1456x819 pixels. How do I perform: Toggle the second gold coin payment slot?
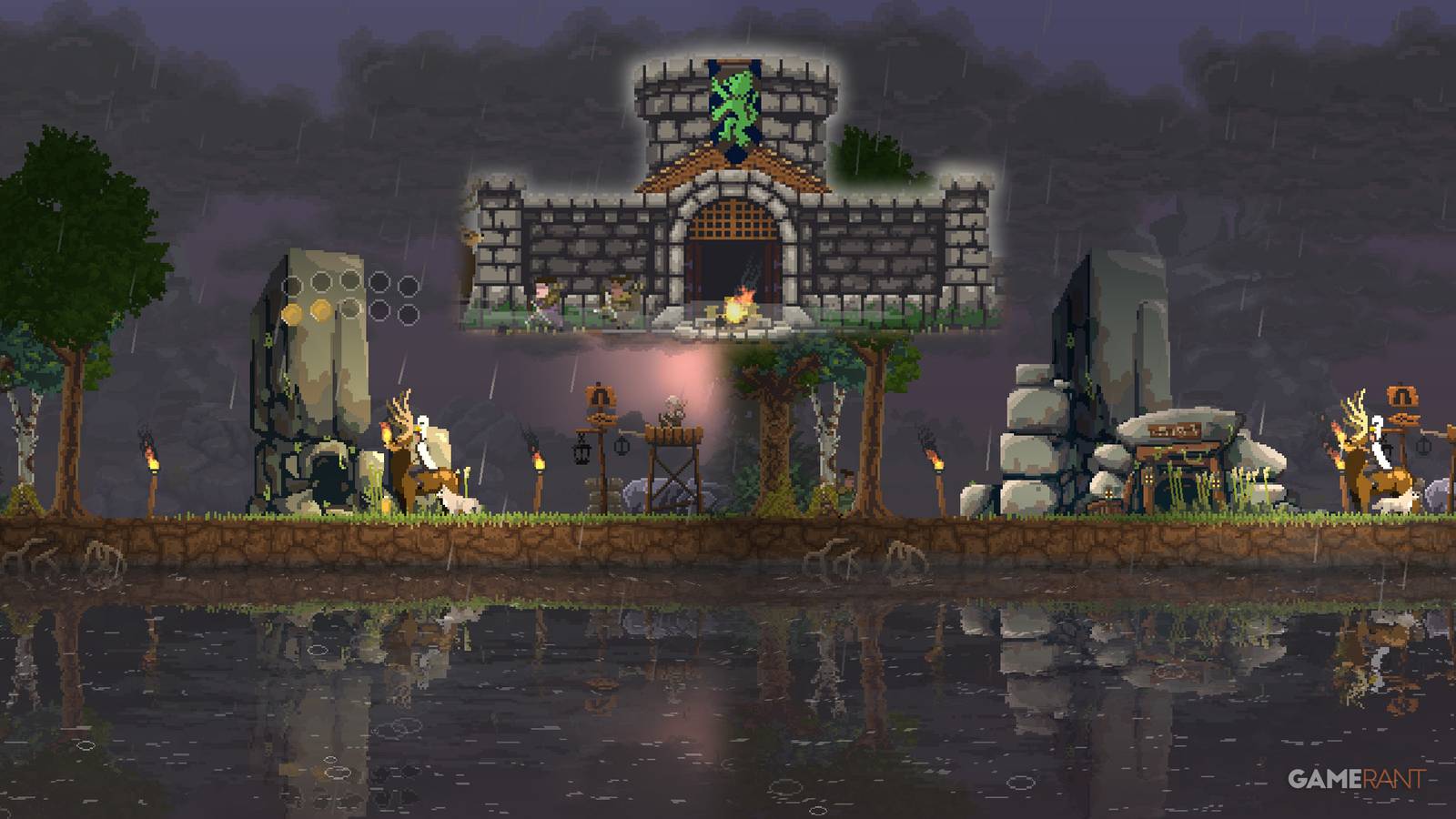pyautogui.click(x=320, y=311)
